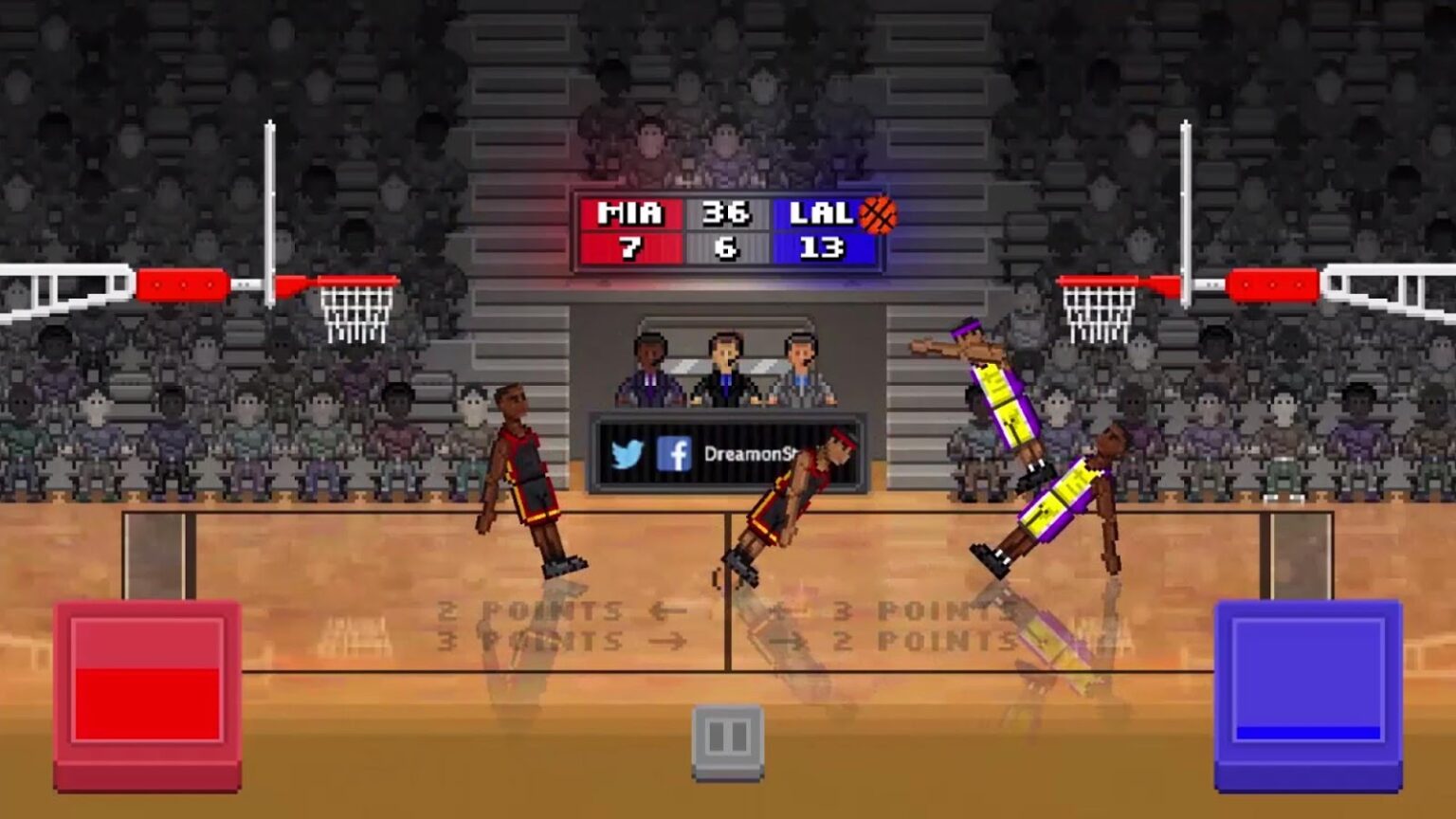Viewport: 1456px width, 819px height.
Task: Click the basketball icon beside LAL
Action: [x=877, y=217]
